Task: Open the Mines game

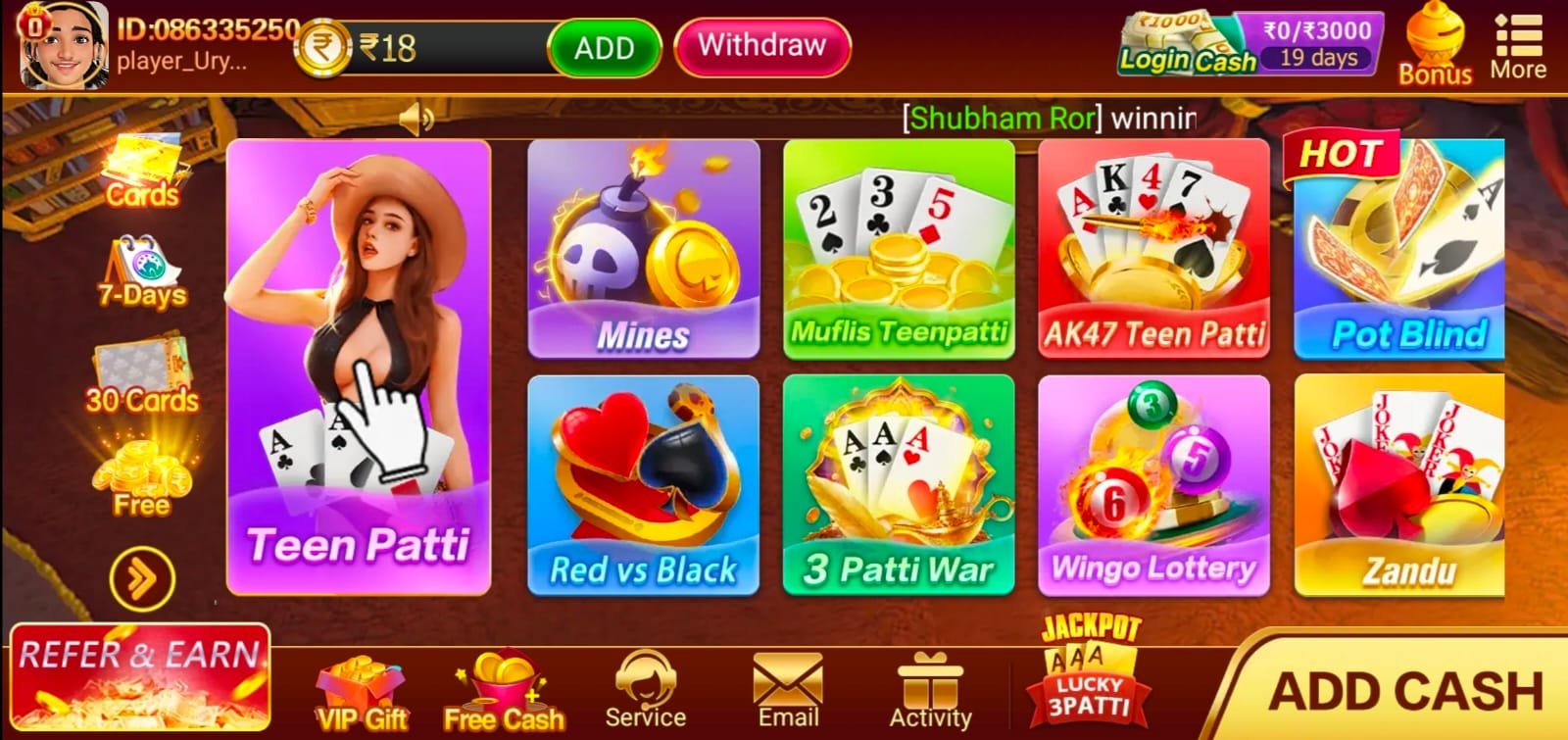Action: click(x=644, y=250)
